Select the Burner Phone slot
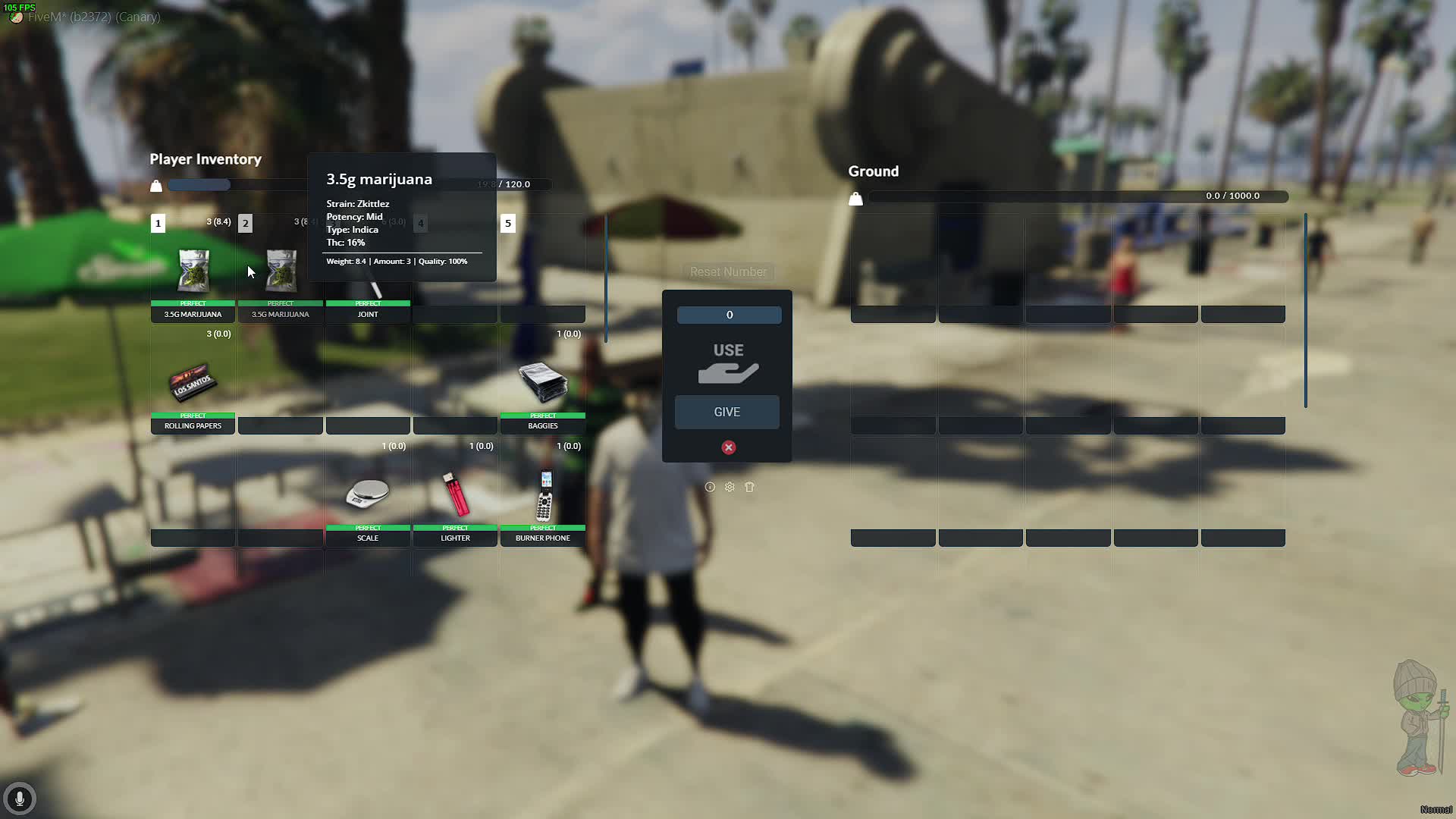 [x=543, y=494]
